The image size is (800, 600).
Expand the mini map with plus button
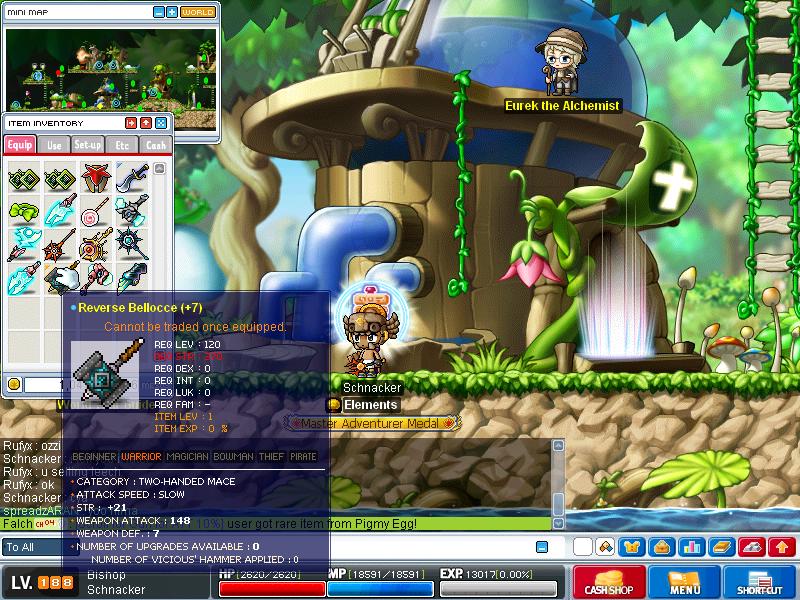[172, 12]
